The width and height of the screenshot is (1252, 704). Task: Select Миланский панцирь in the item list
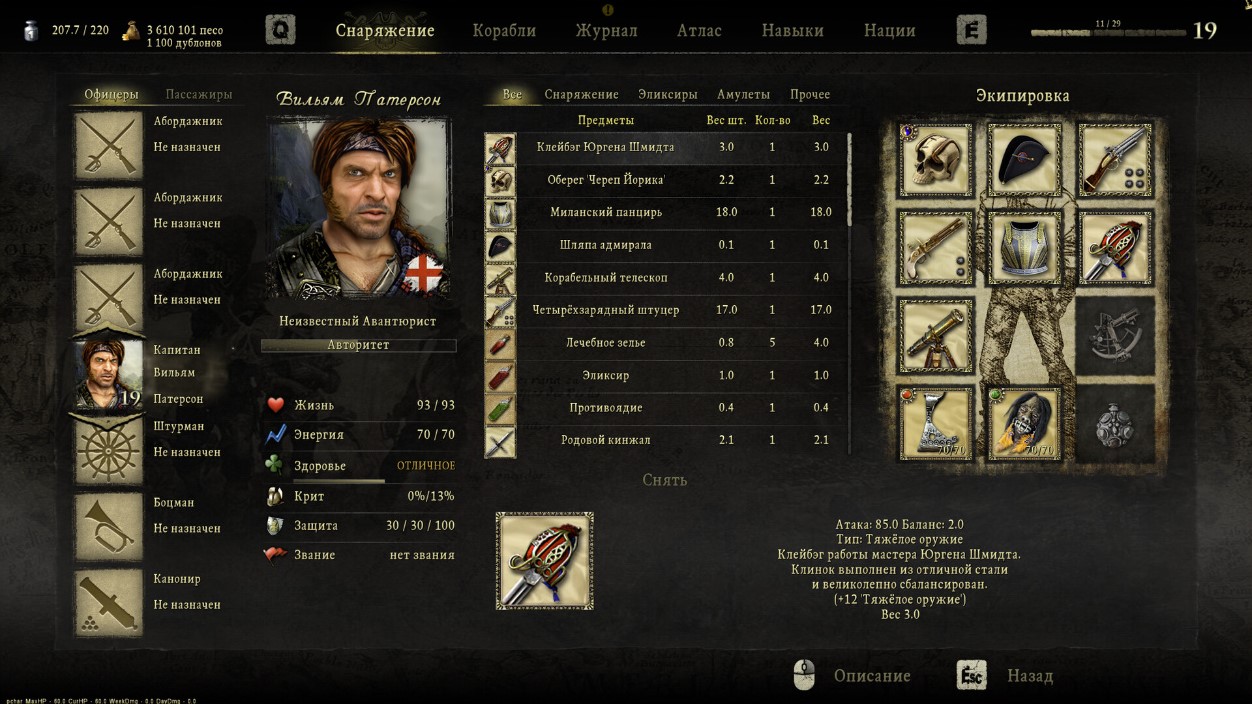tap(606, 212)
